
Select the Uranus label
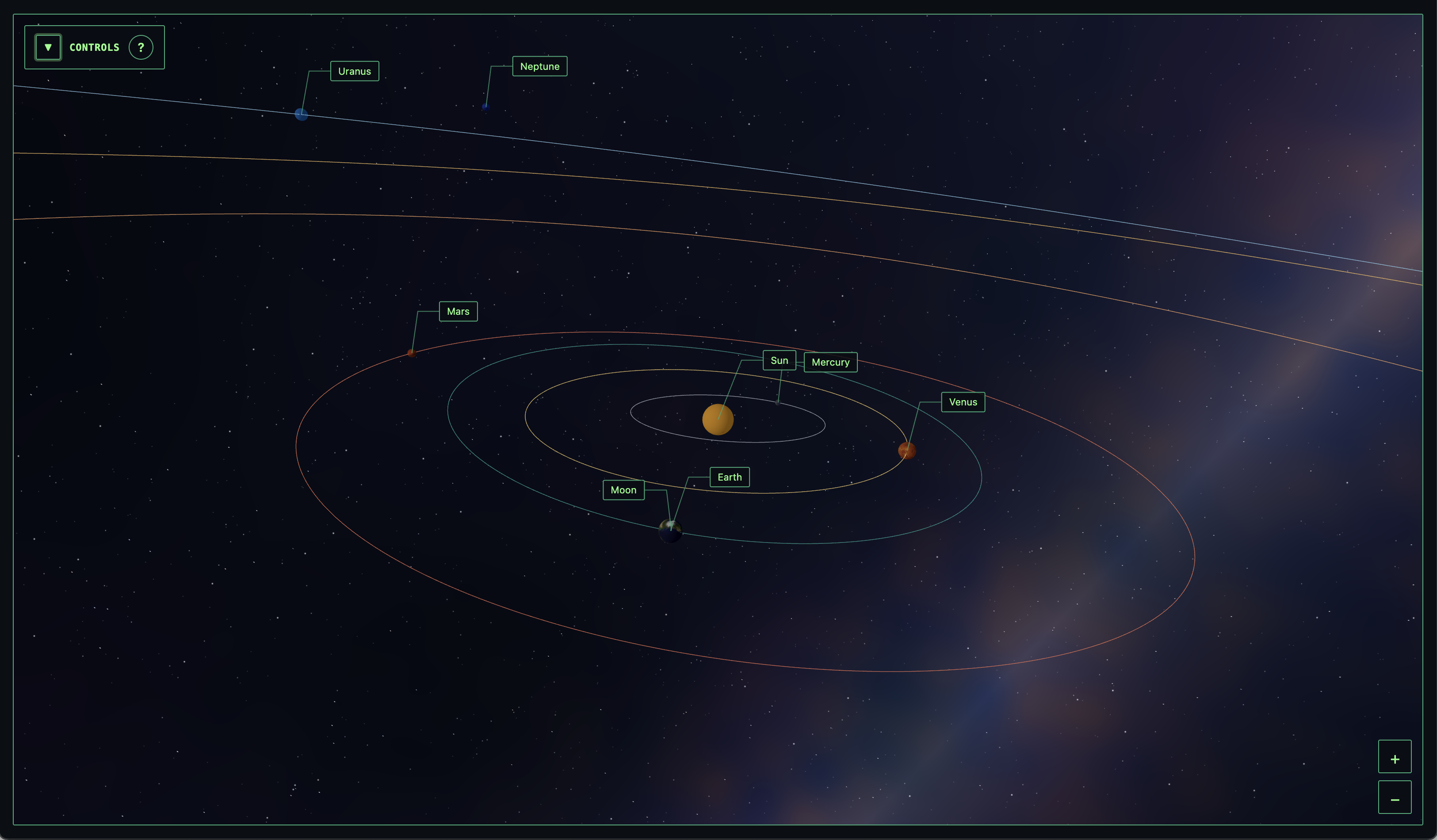pos(354,71)
